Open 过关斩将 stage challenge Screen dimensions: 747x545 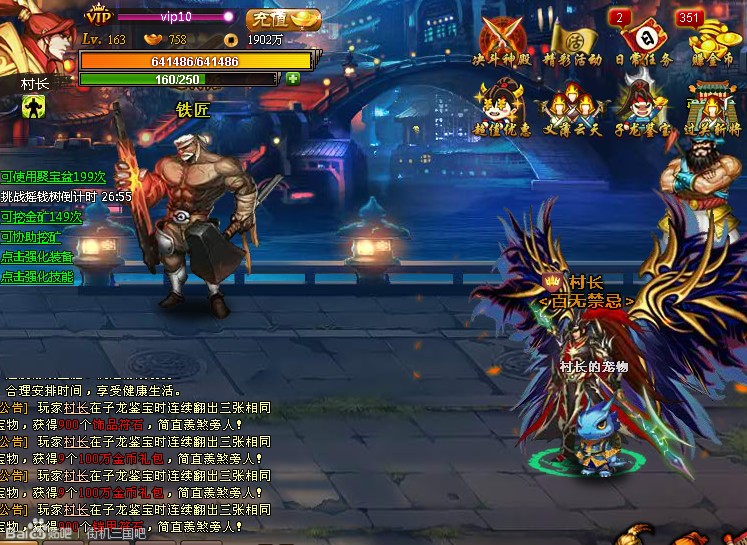tap(714, 108)
